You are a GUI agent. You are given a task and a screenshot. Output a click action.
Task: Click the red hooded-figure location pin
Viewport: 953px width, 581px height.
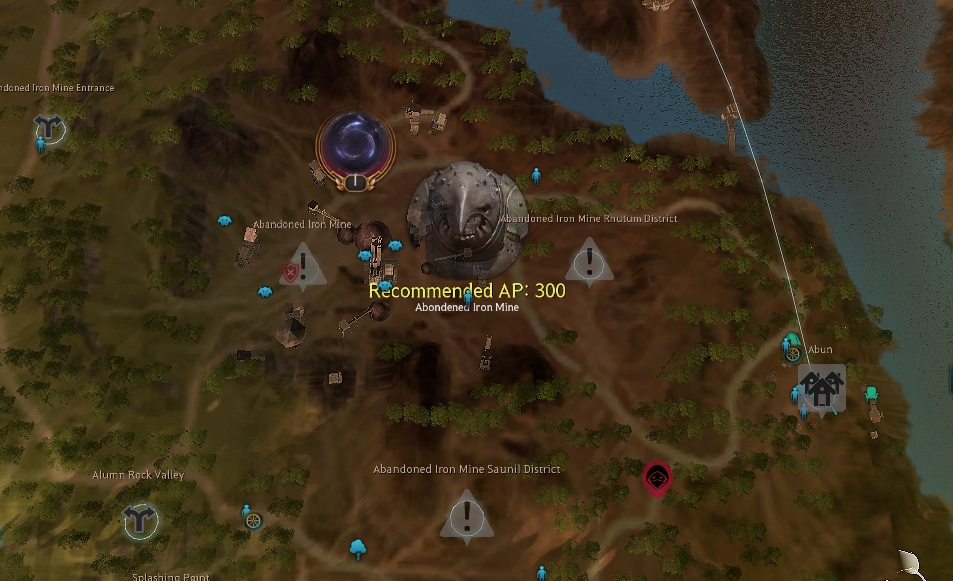point(656,479)
